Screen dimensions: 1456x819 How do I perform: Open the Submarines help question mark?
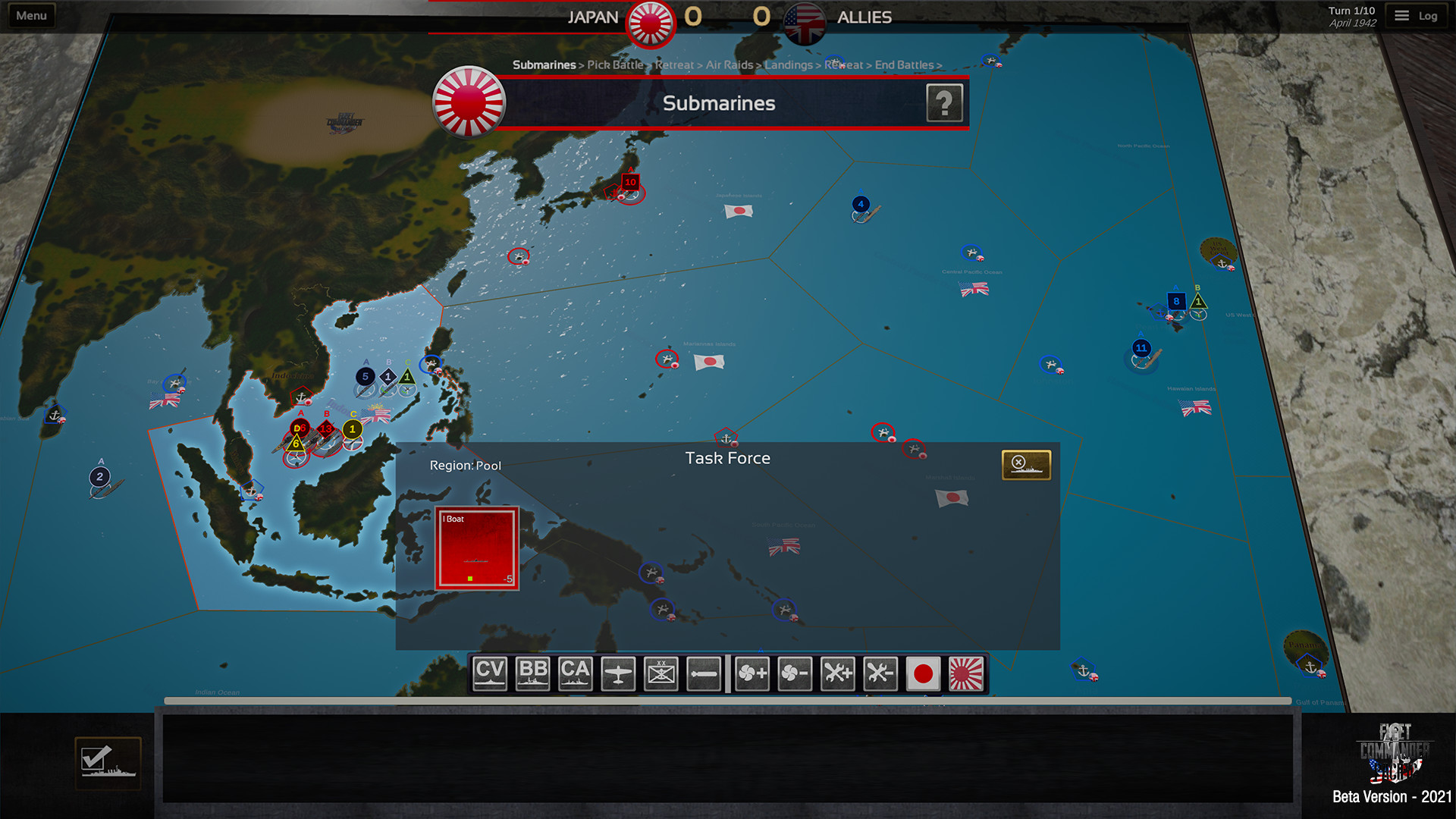pos(944,103)
